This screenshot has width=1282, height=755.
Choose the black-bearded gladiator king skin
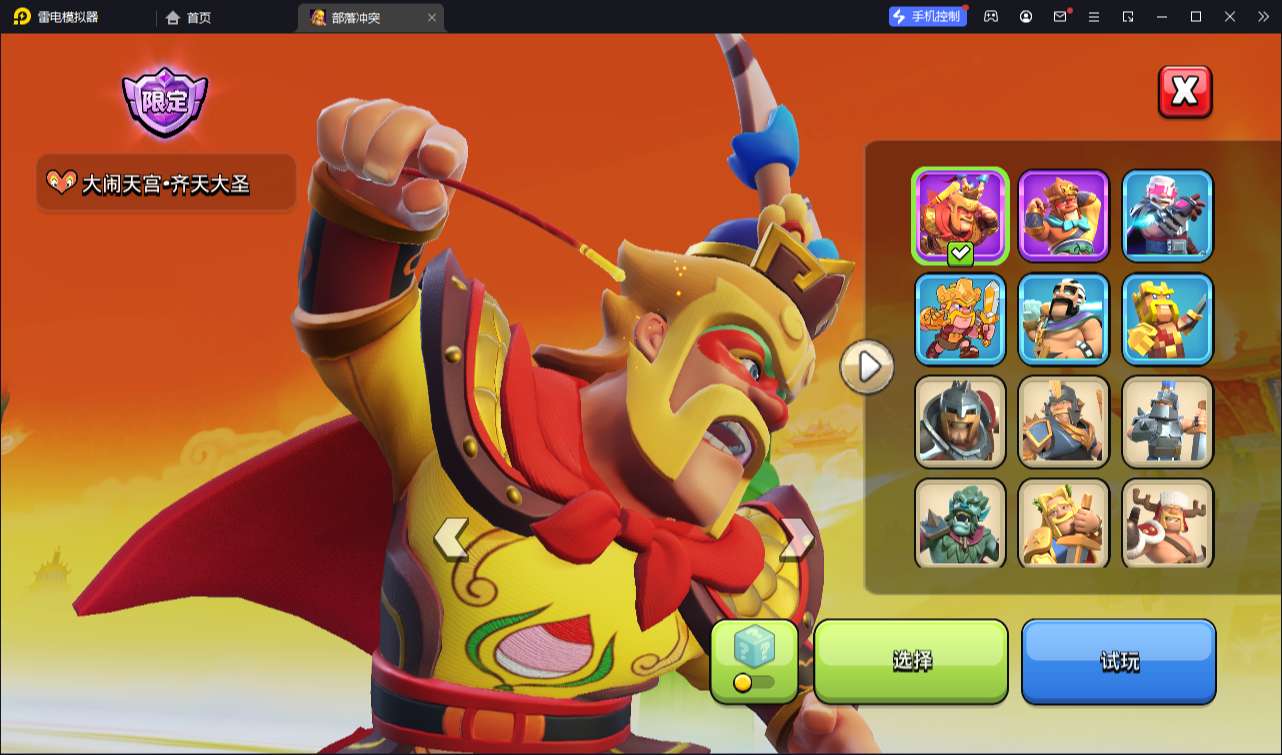(1064, 318)
